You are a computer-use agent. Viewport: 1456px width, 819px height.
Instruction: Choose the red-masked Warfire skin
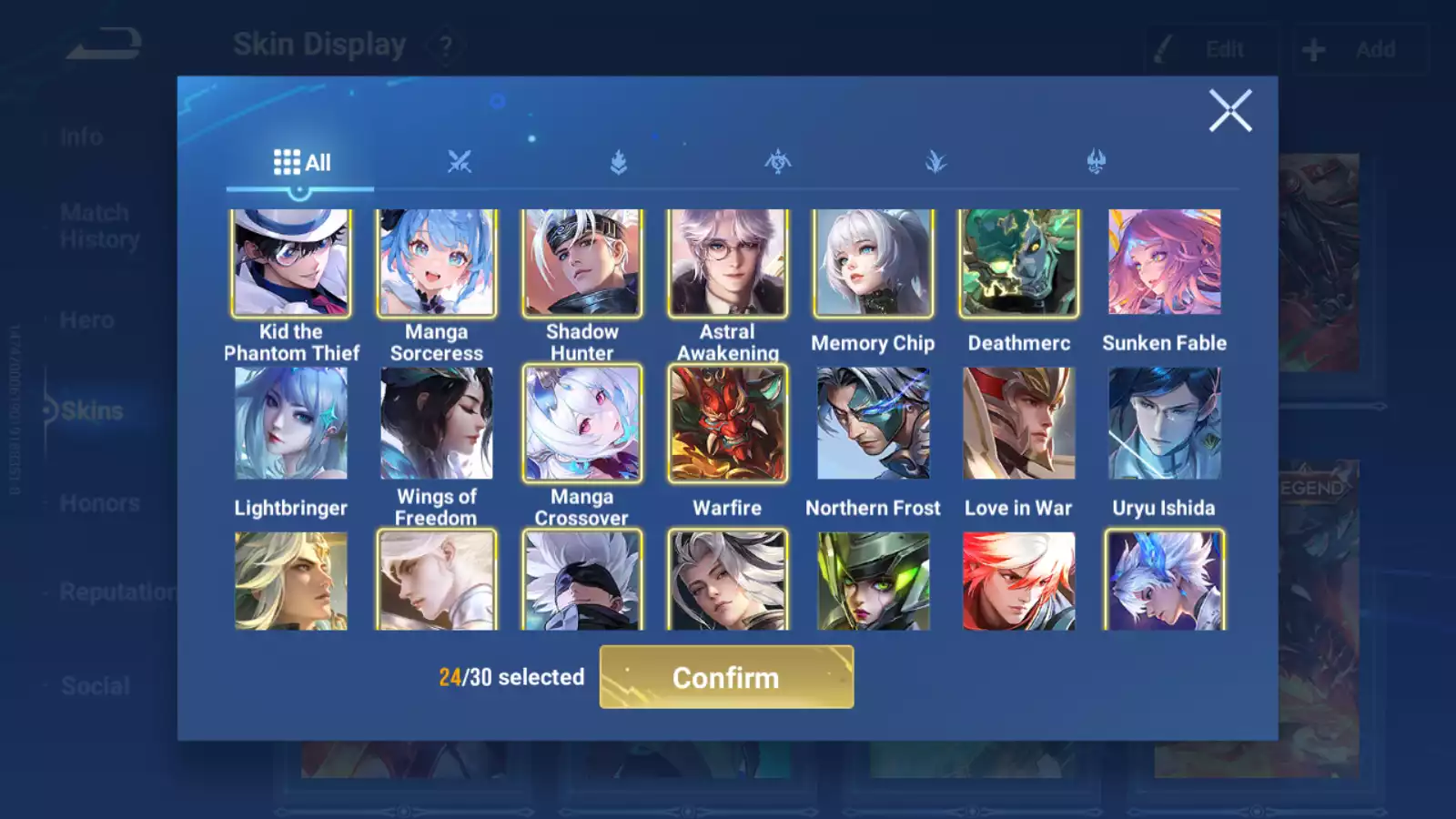(728, 423)
